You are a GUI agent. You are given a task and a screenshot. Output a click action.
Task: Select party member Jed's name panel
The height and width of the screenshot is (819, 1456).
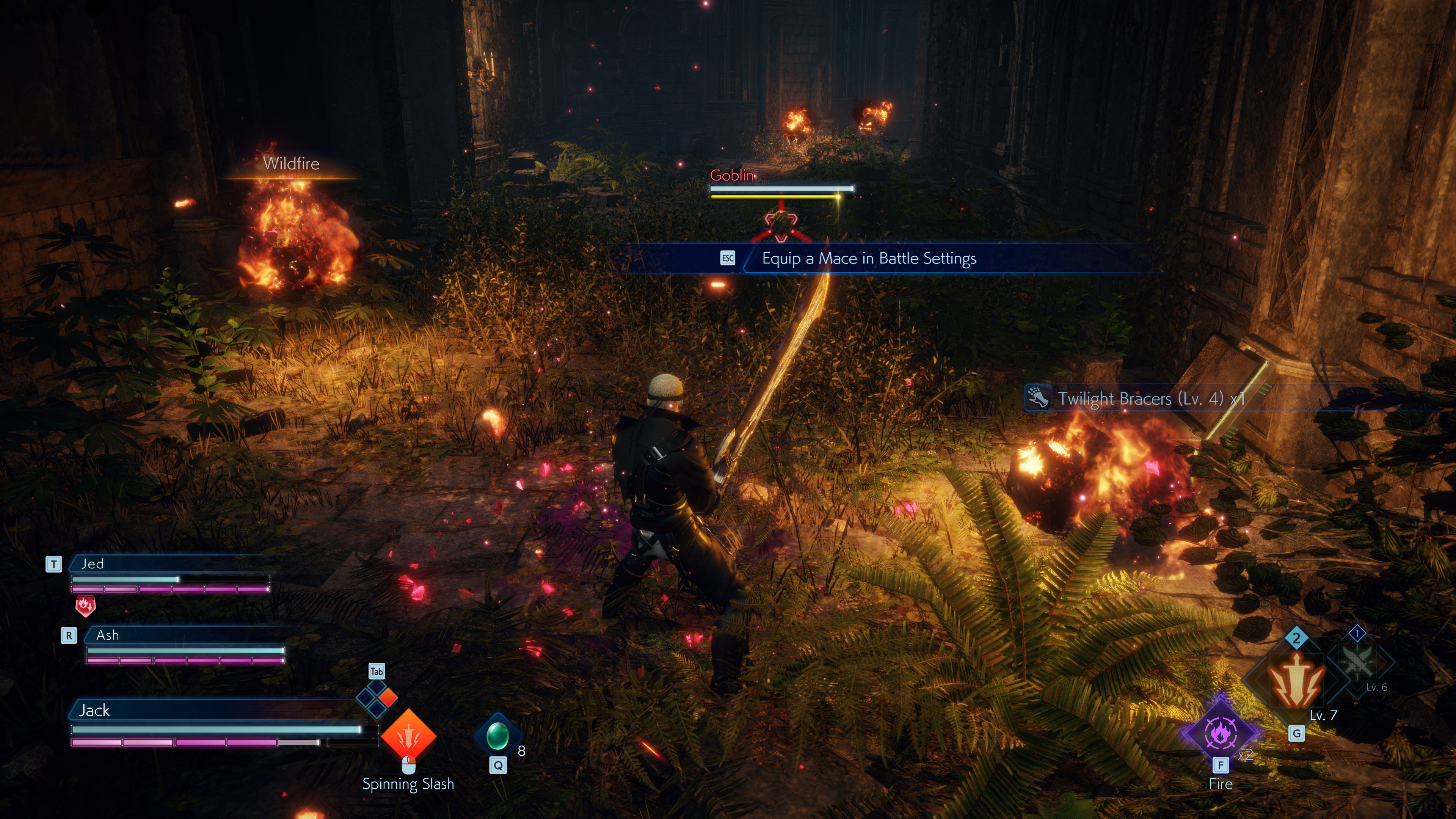pos(169,563)
